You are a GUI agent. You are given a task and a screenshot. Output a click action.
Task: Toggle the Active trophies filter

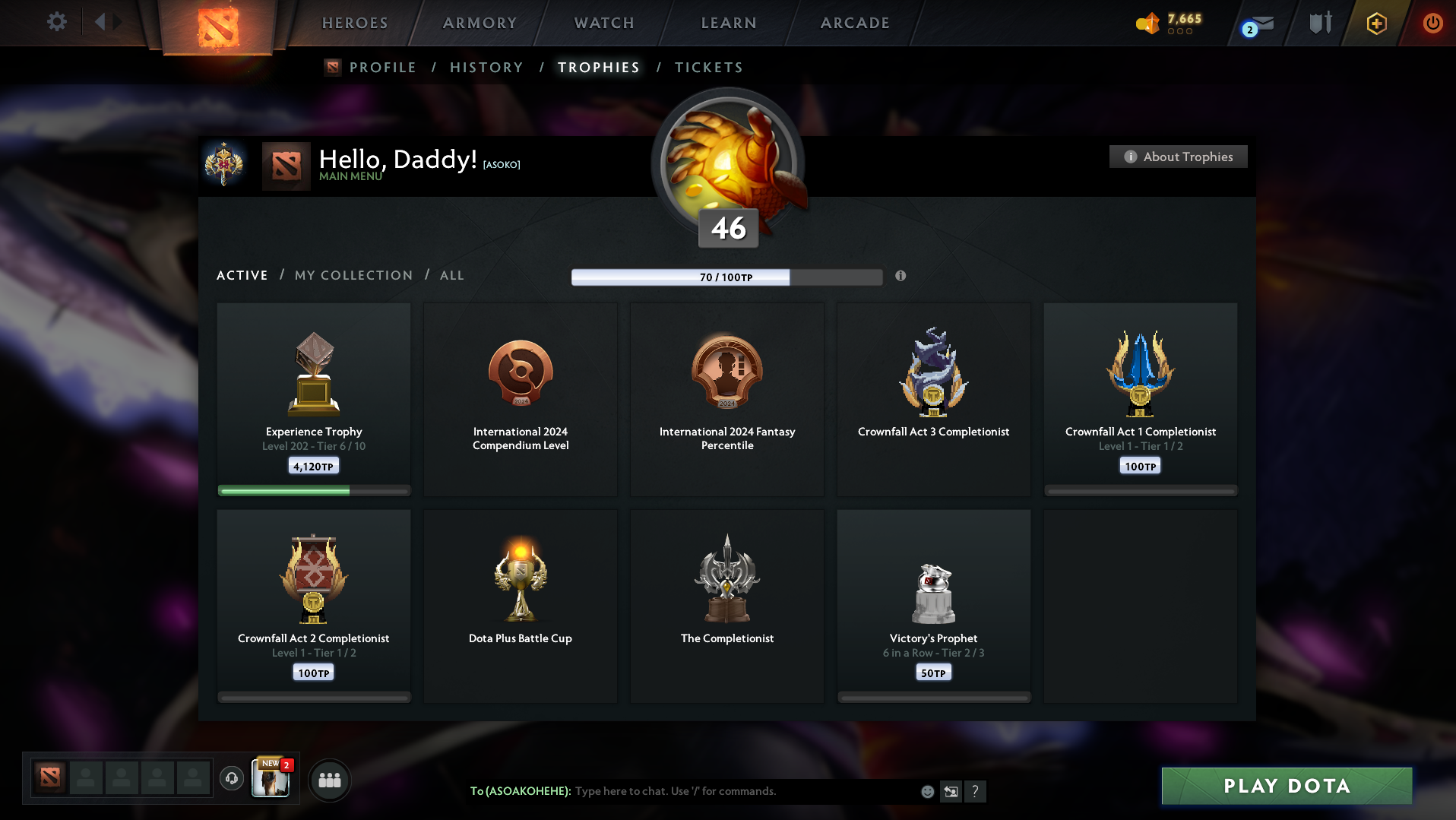pos(242,275)
